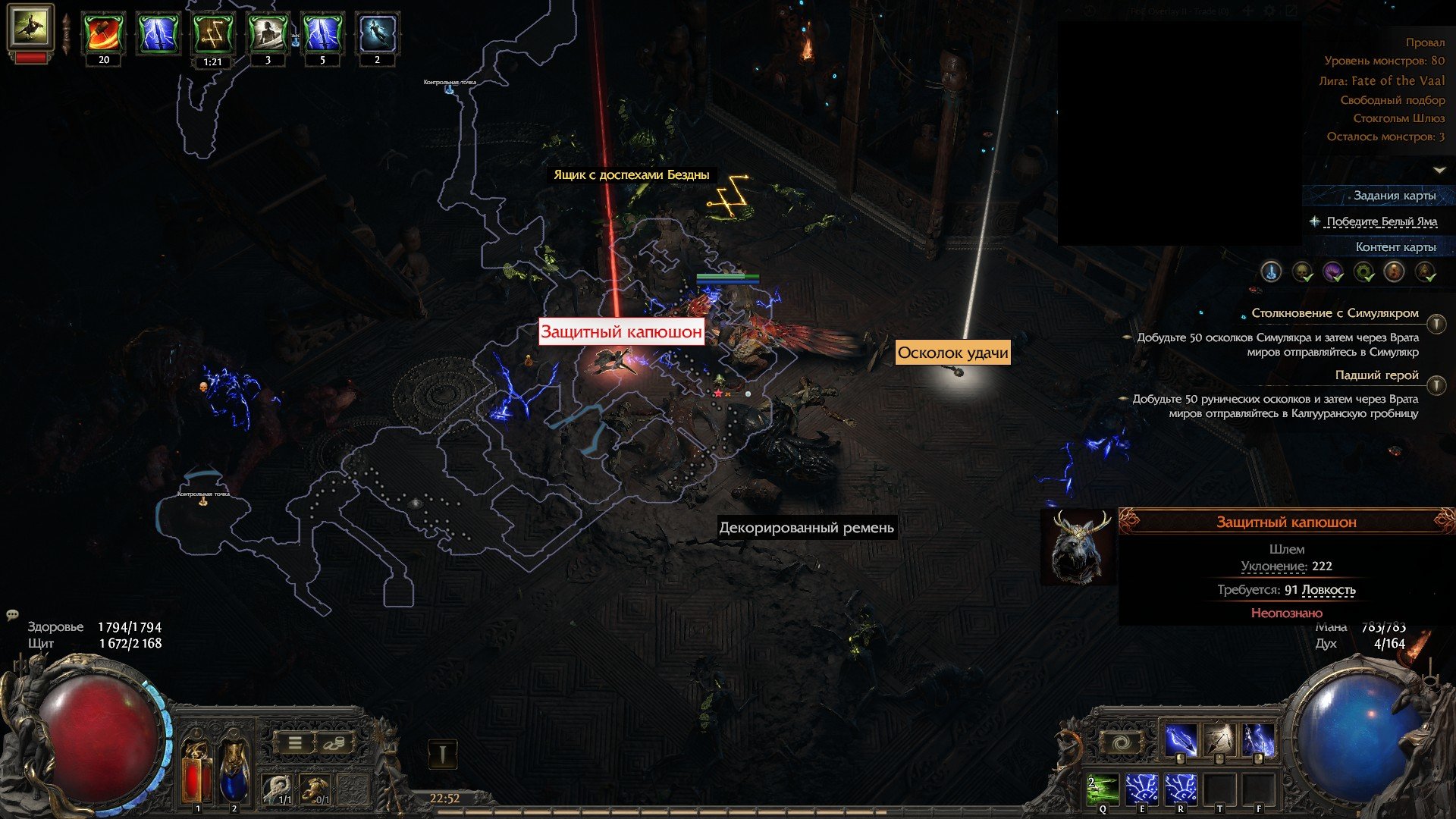Open the chat bubble icon
This screenshot has width=1456, height=819.
point(12,615)
